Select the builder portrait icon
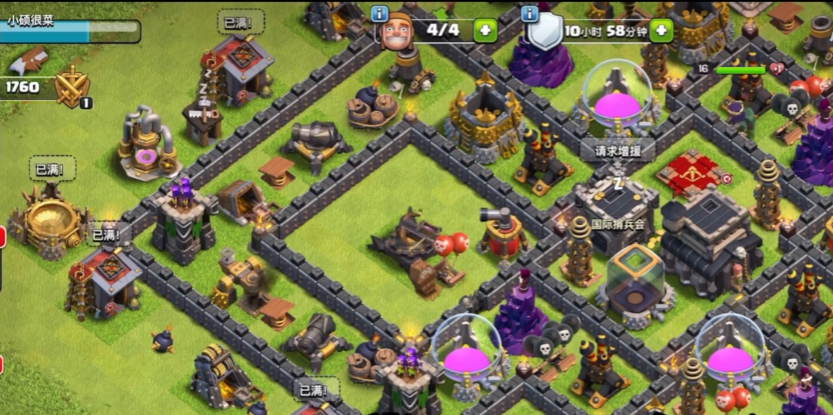The width and height of the screenshot is (833, 415). pyautogui.click(x=397, y=32)
